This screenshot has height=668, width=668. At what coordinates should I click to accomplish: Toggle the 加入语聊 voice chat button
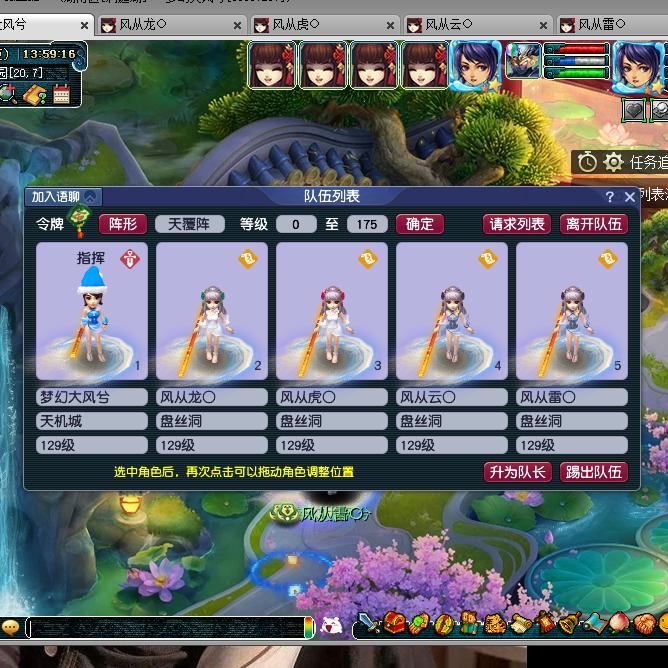[x=64, y=197]
